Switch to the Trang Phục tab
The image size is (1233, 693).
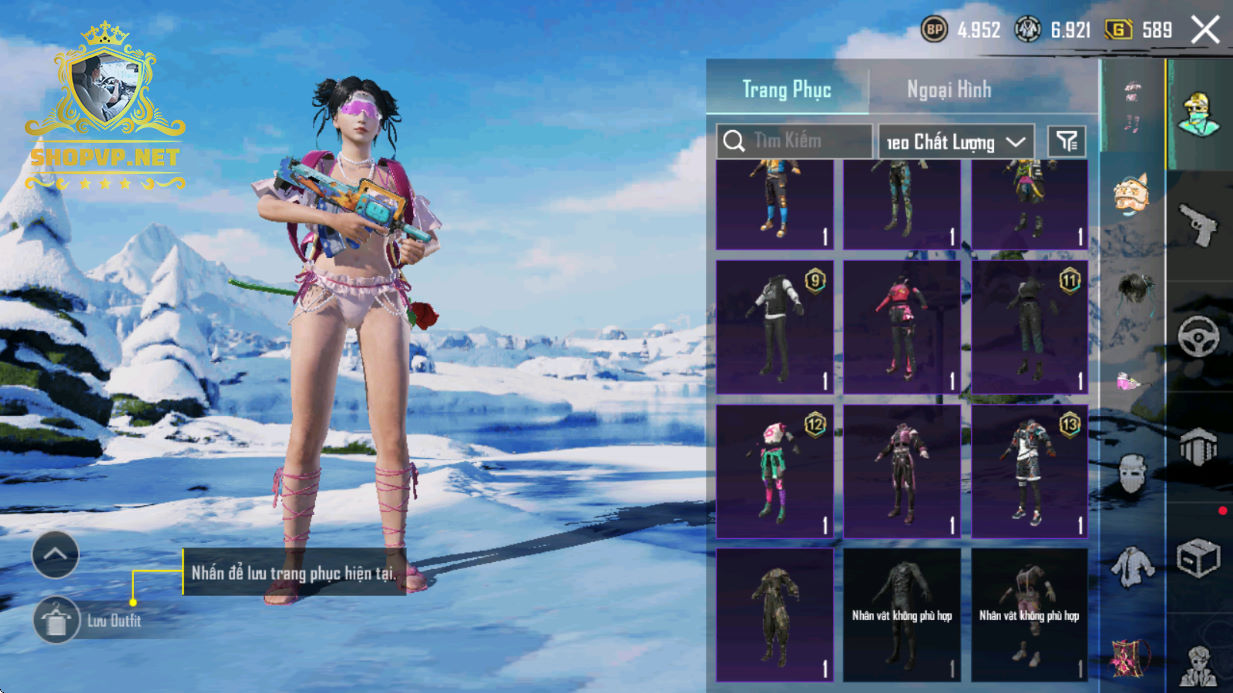787,89
